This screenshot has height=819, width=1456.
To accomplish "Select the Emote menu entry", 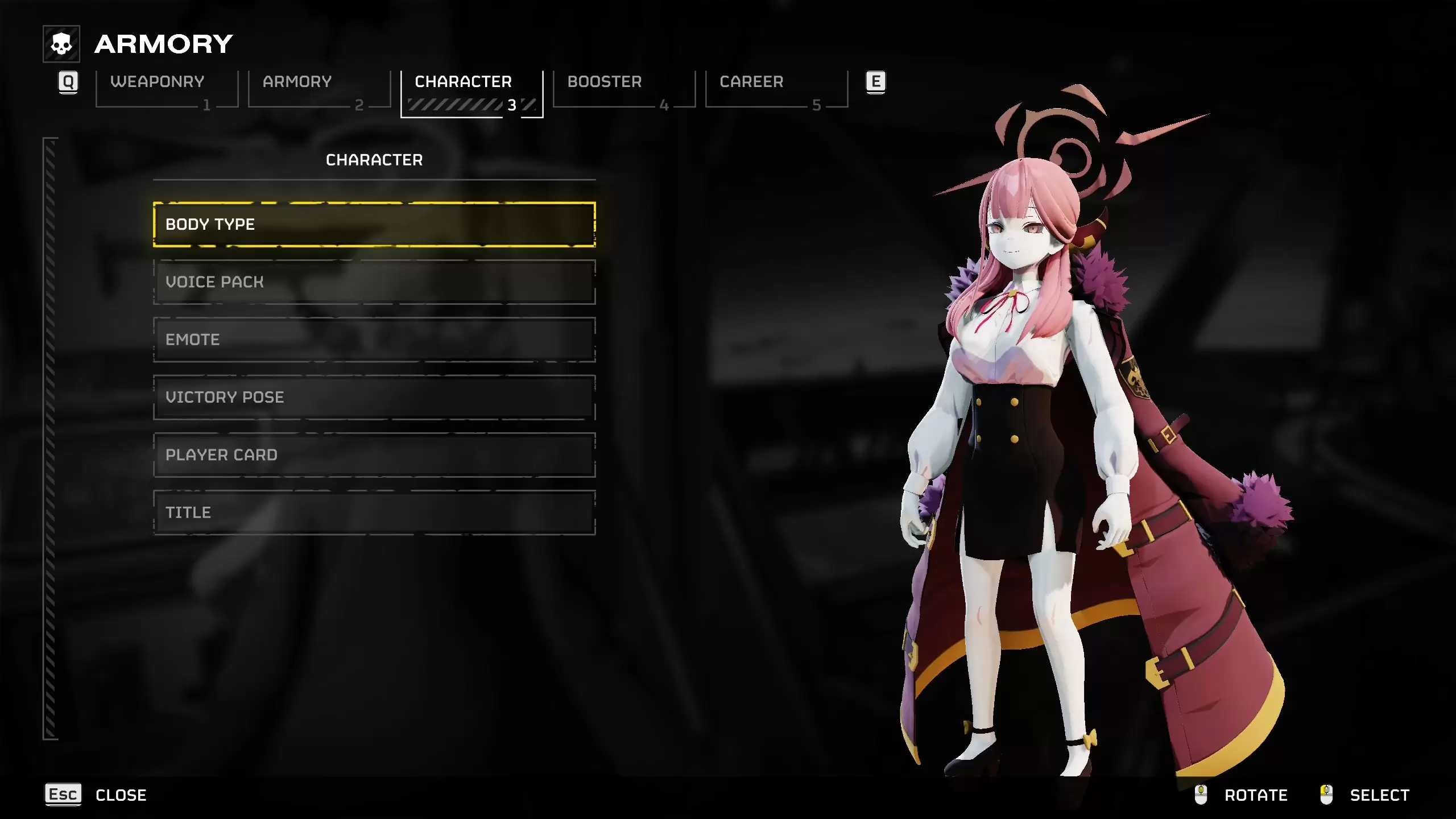I will 374,340.
